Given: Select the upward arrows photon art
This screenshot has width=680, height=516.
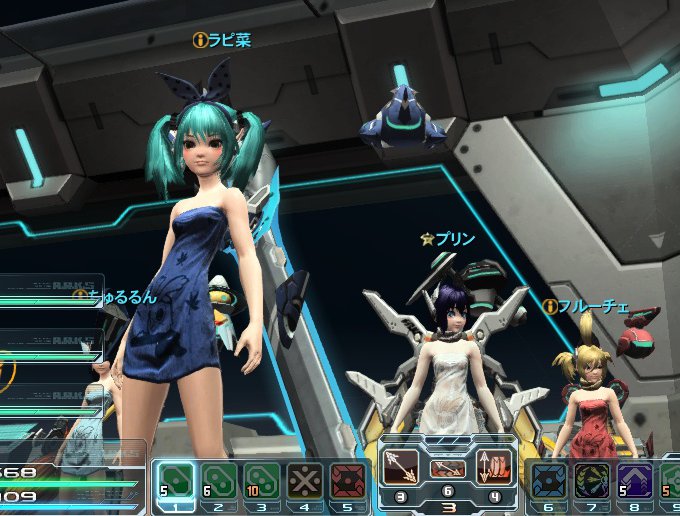Looking at the screenshot, I should (x=494, y=467).
